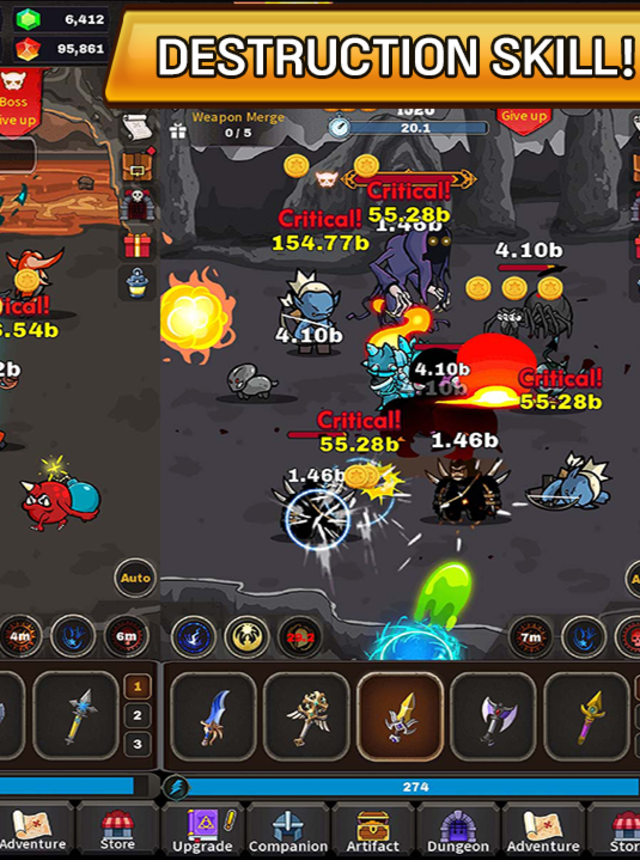Claim the red gift box
Viewport: 640px width, 860px height.
coord(136,245)
